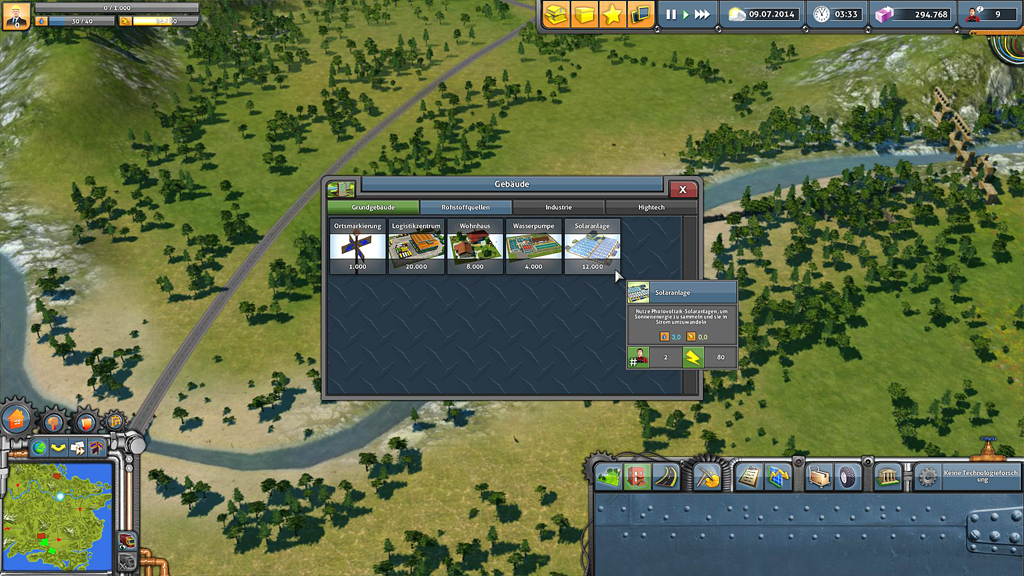Open the pickaxe mining tool
1024x576 pixels.
[707, 477]
